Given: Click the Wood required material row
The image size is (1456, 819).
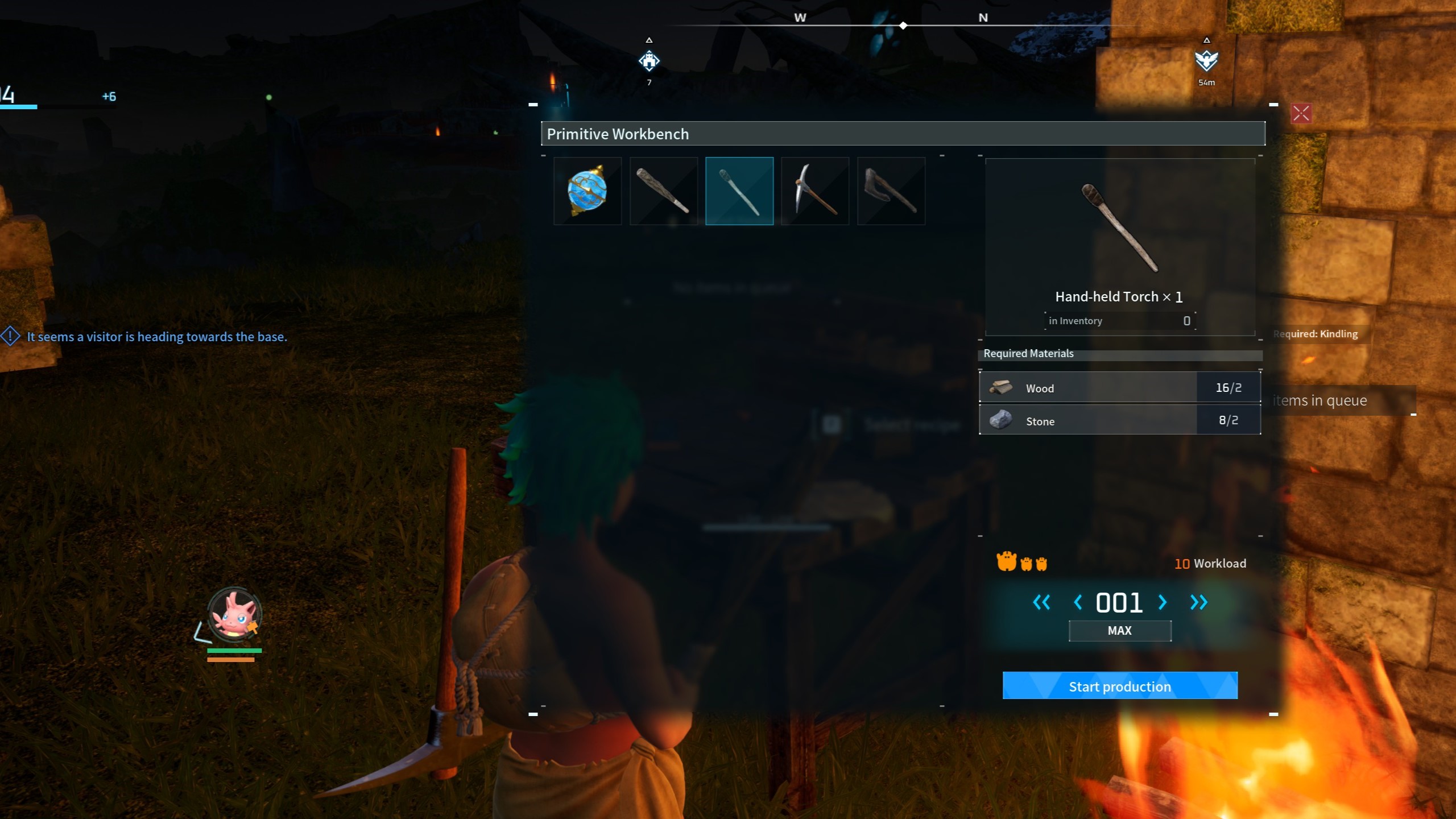Looking at the screenshot, I should pos(1119,388).
